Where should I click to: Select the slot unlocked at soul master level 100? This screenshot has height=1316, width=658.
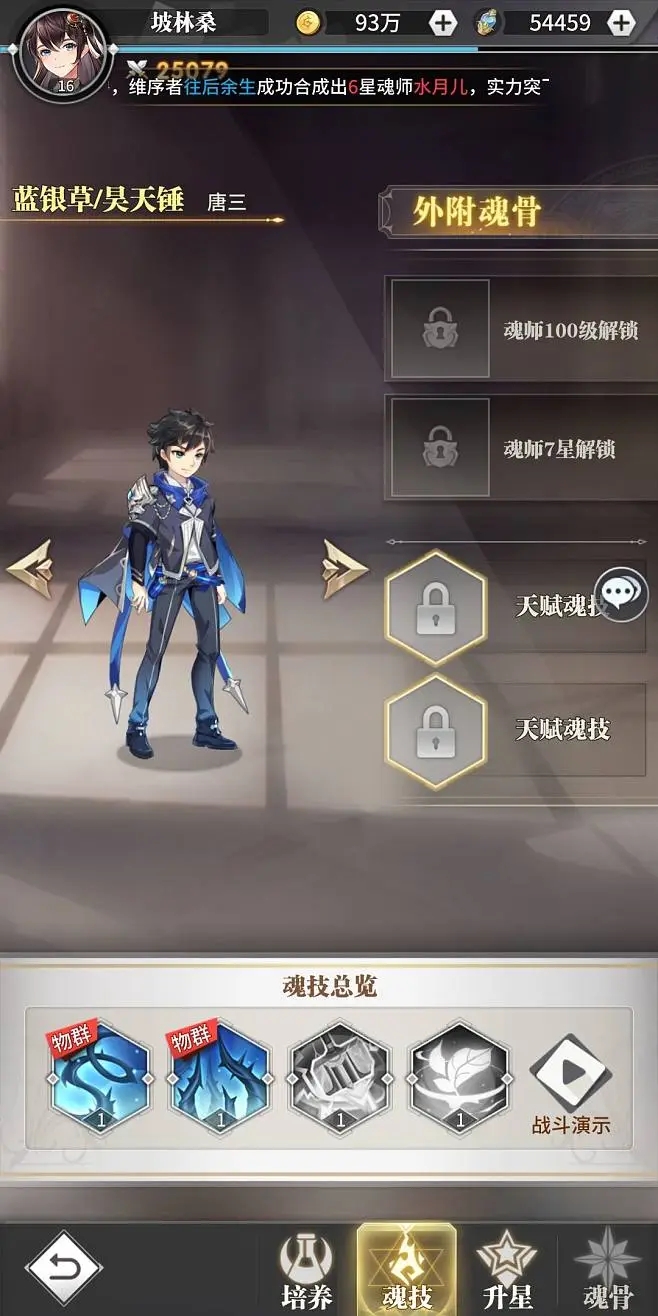tap(440, 329)
